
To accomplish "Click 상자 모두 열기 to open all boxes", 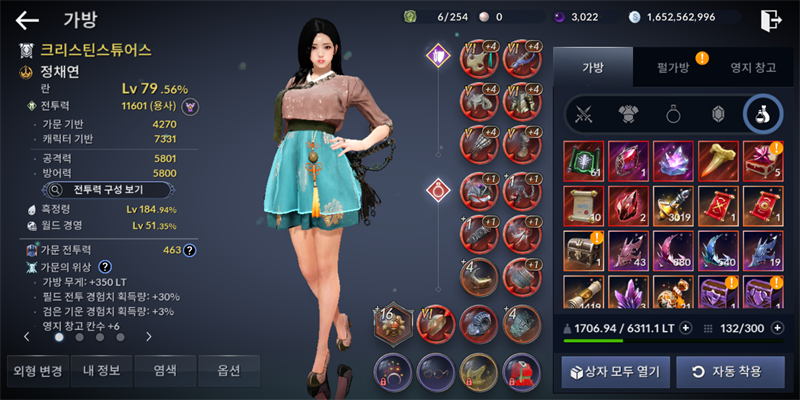I will pos(610,372).
